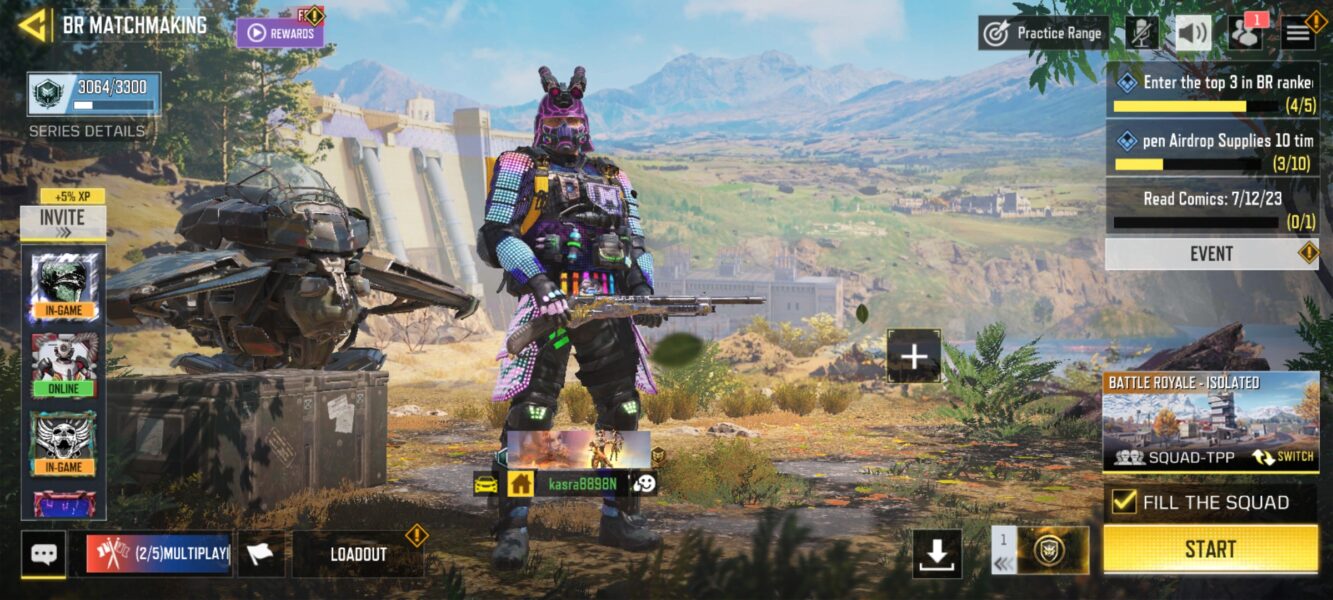The image size is (1333, 600).
Task: Go back using the yellow arrow
Action: [x=32, y=25]
